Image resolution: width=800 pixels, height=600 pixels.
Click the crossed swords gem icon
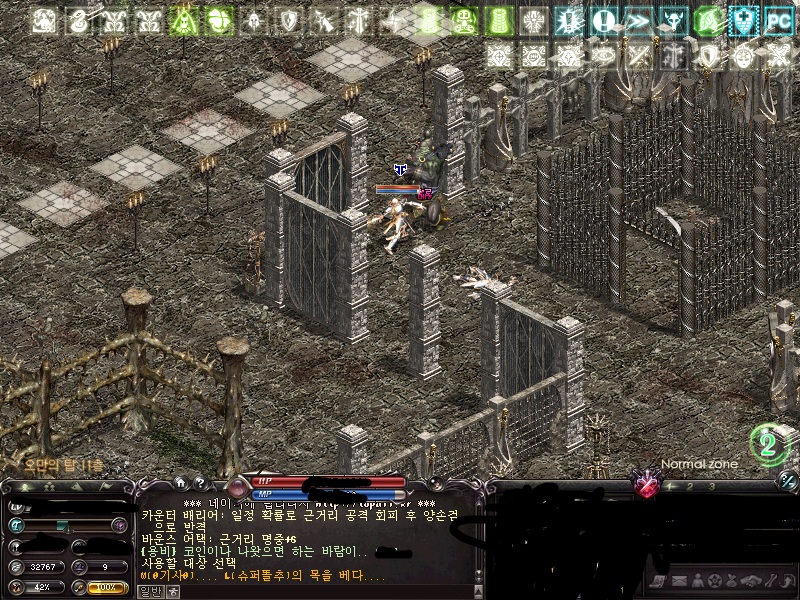click(648, 486)
